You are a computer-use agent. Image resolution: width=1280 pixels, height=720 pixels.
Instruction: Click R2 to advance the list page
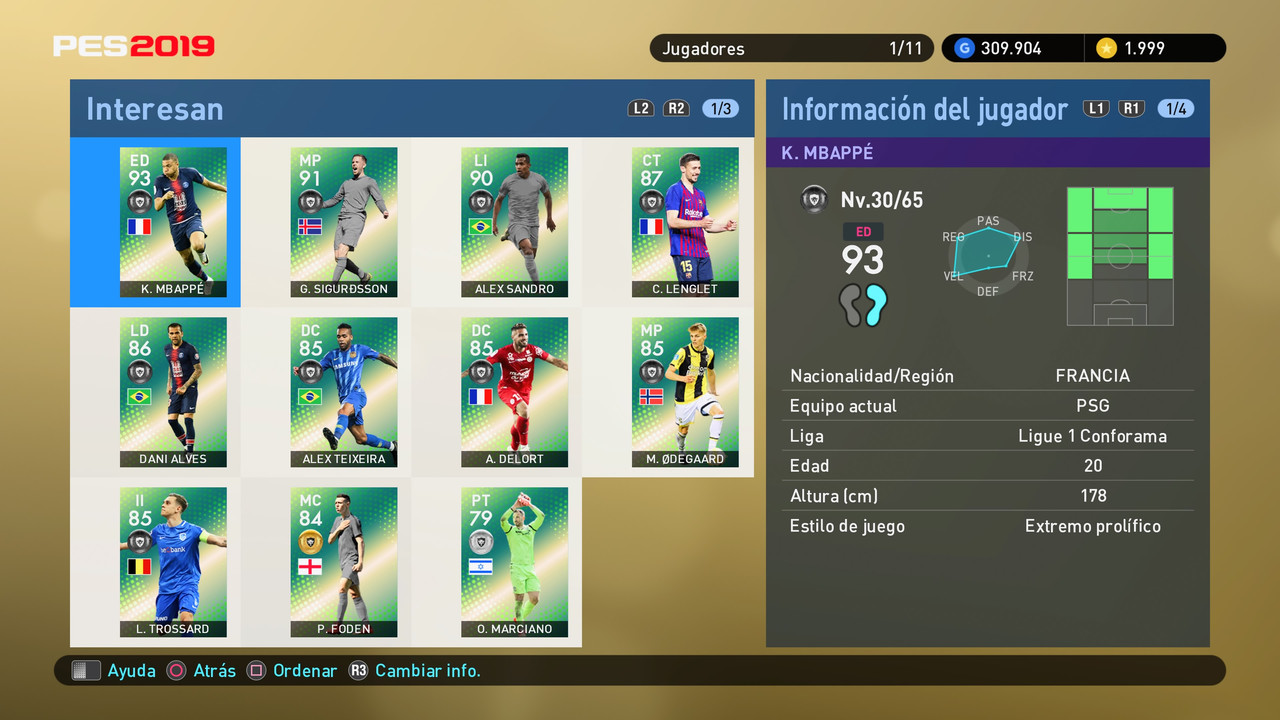coord(676,108)
